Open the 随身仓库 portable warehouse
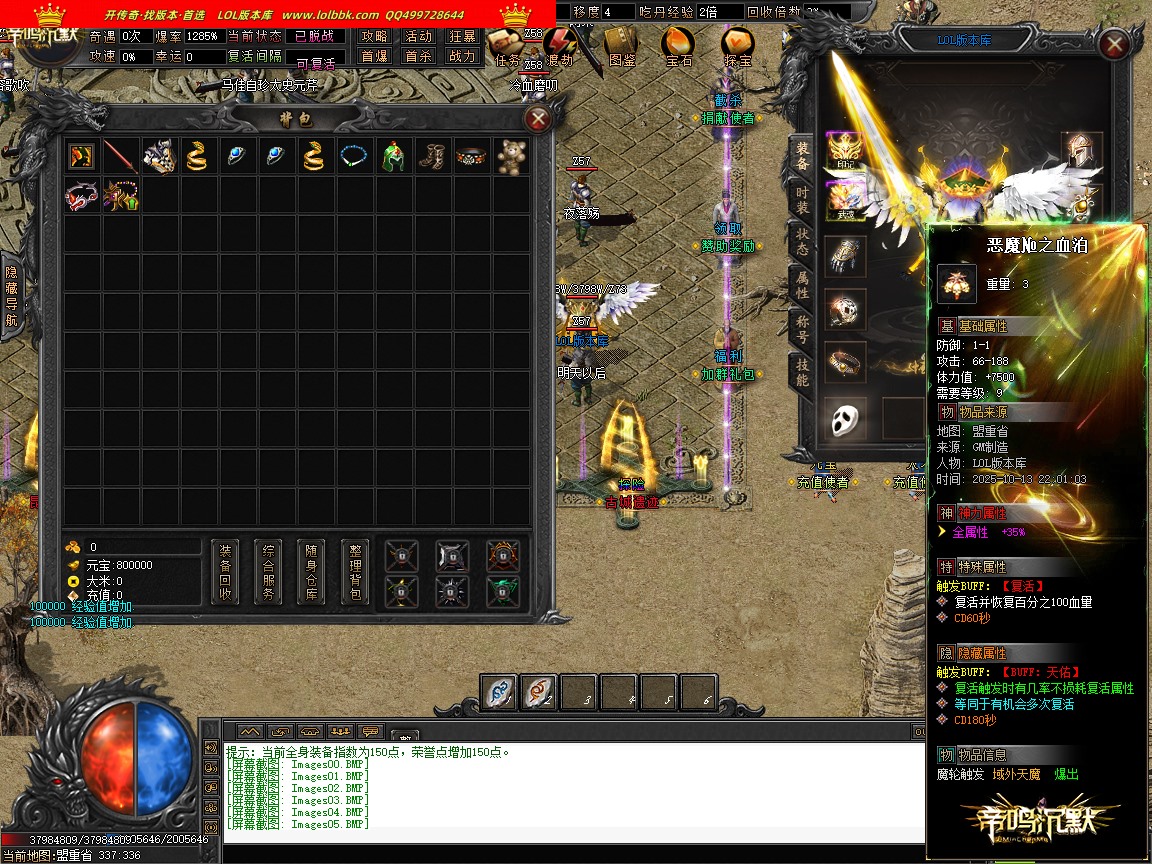The image size is (1152, 864). point(311,572)
